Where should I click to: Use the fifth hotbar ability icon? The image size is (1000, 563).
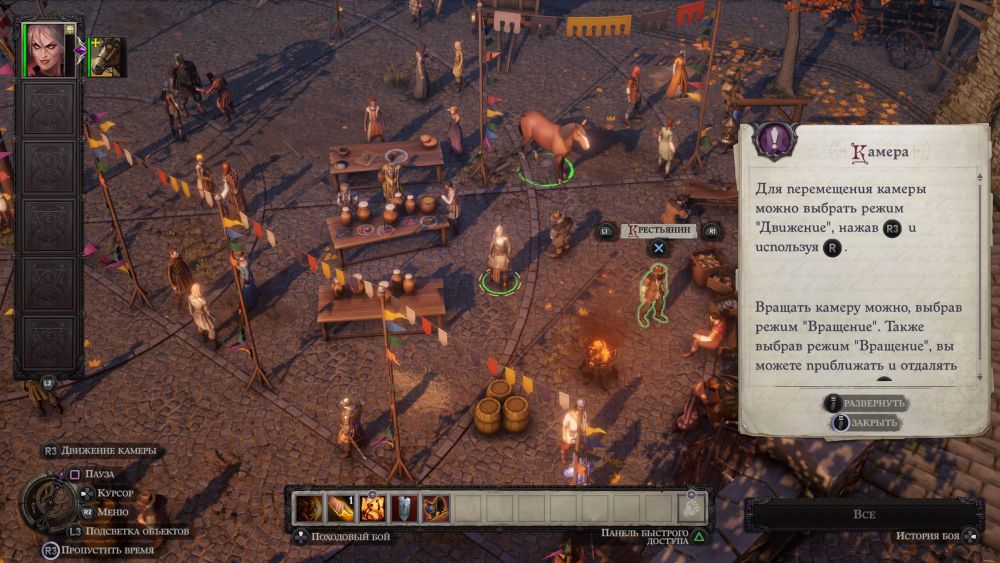[x=435, y=508]
